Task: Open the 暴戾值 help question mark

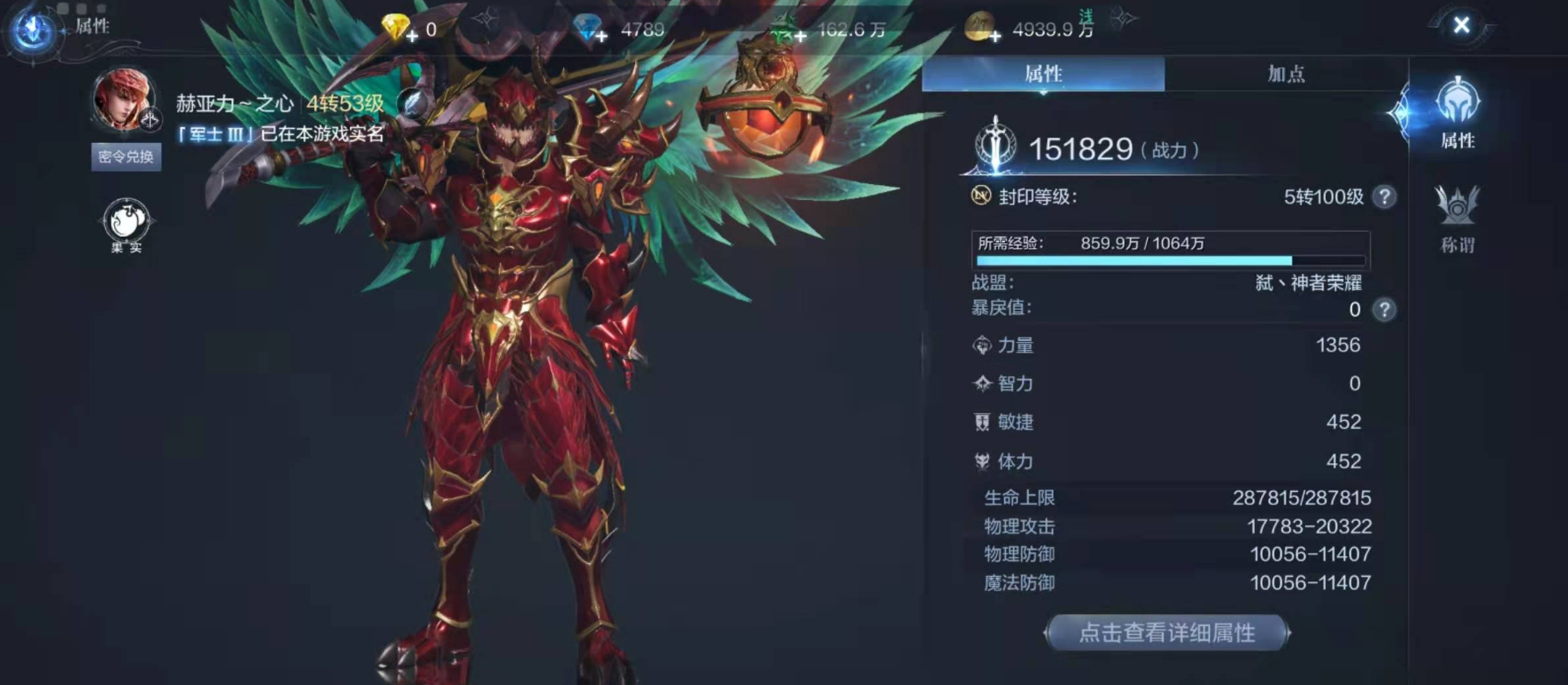Action: point(1383,310)
